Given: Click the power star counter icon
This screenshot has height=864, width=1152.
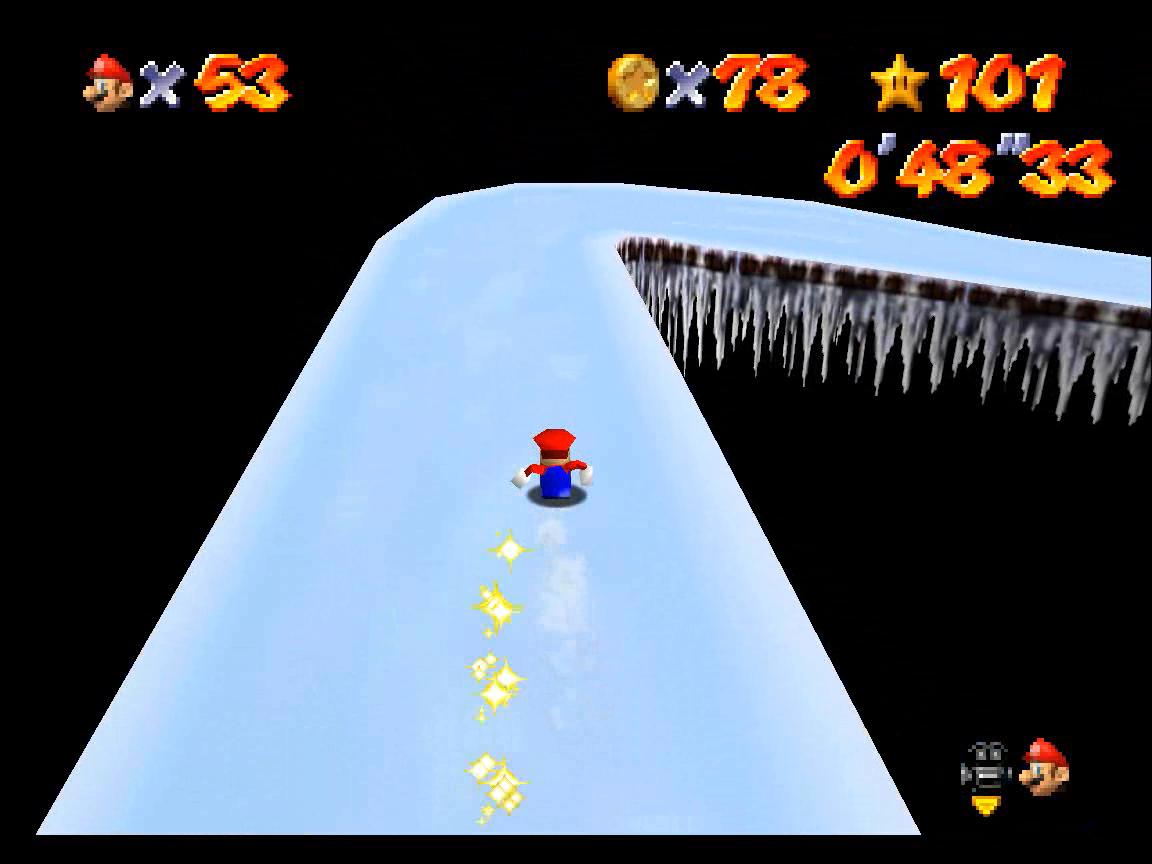Looking at the screenshot, I should tap(900, 84).
